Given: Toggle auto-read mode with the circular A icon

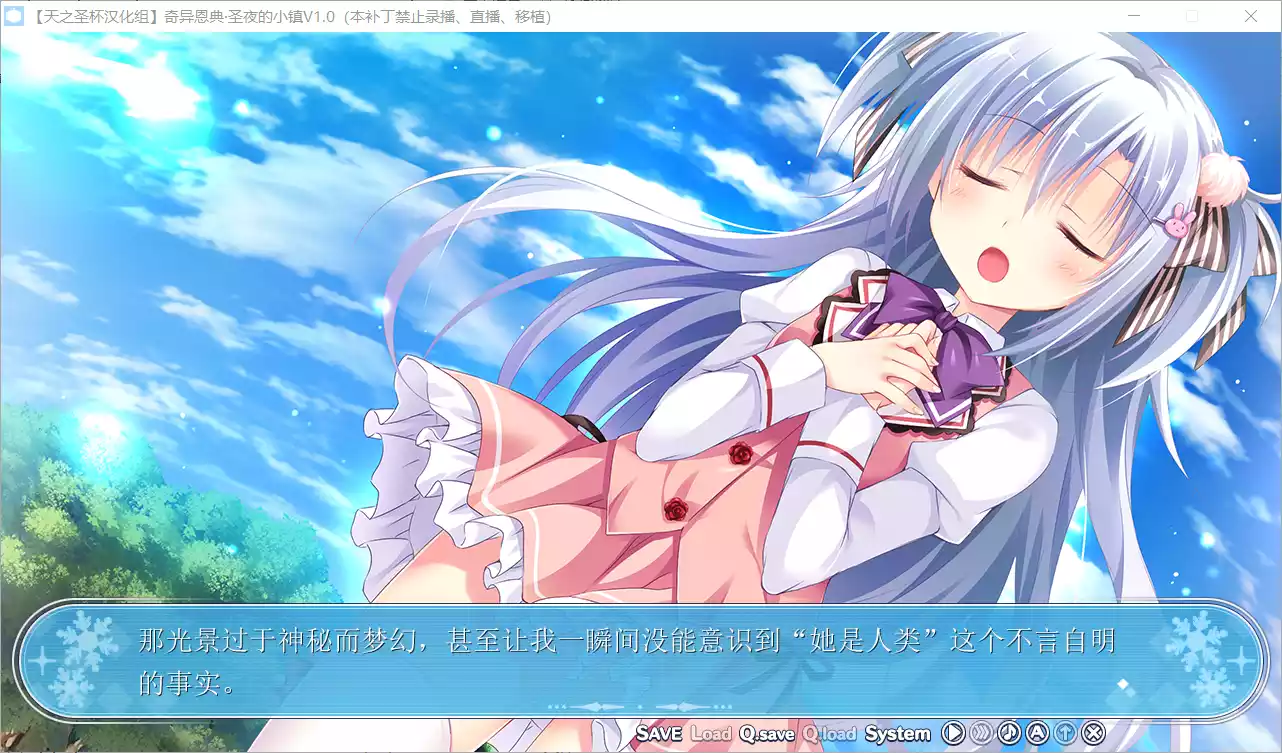Looking at the screenshot, I should 1037,733.
